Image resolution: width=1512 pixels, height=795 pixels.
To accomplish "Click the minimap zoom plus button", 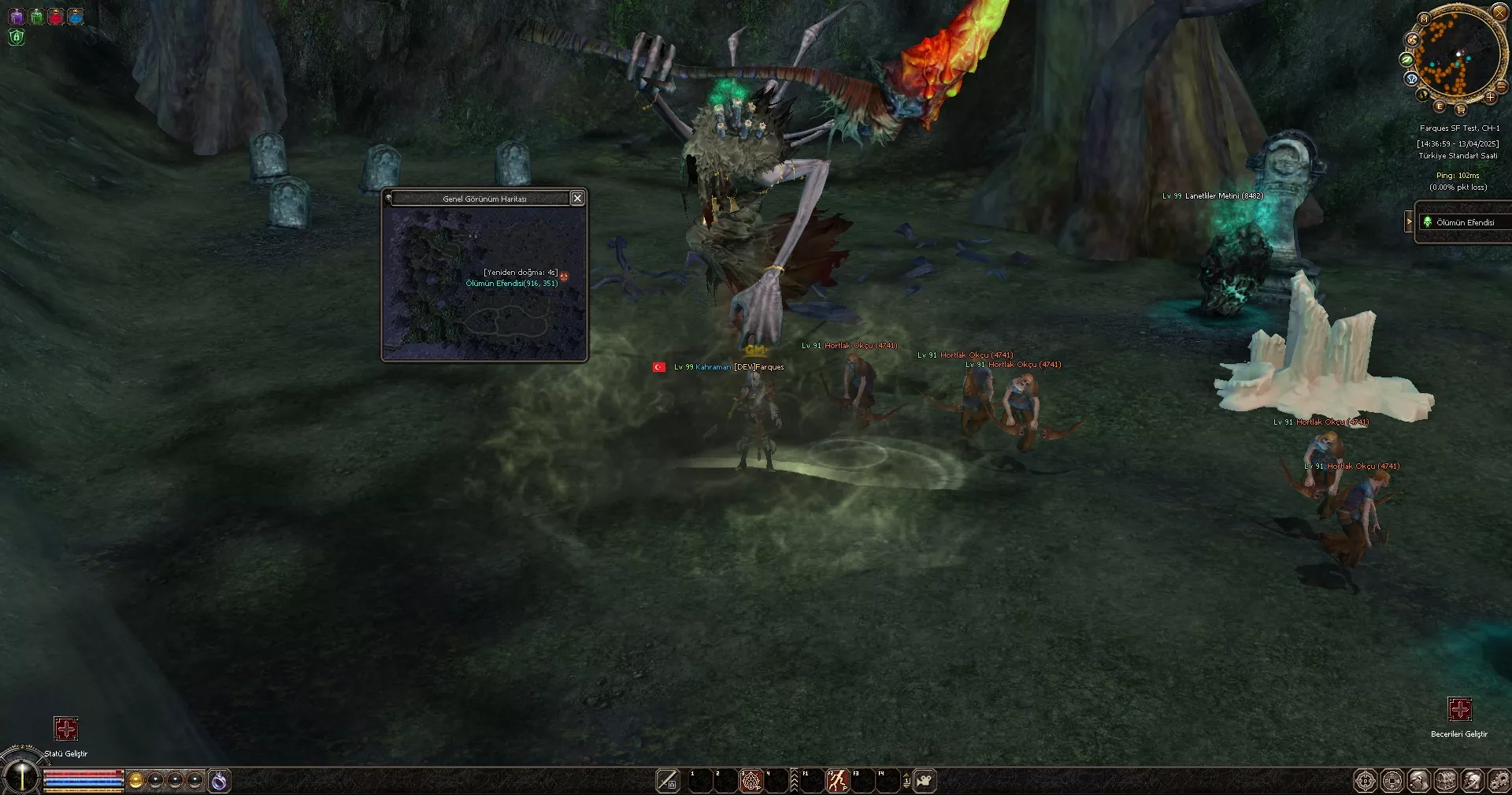I will tap(1490, 97).
